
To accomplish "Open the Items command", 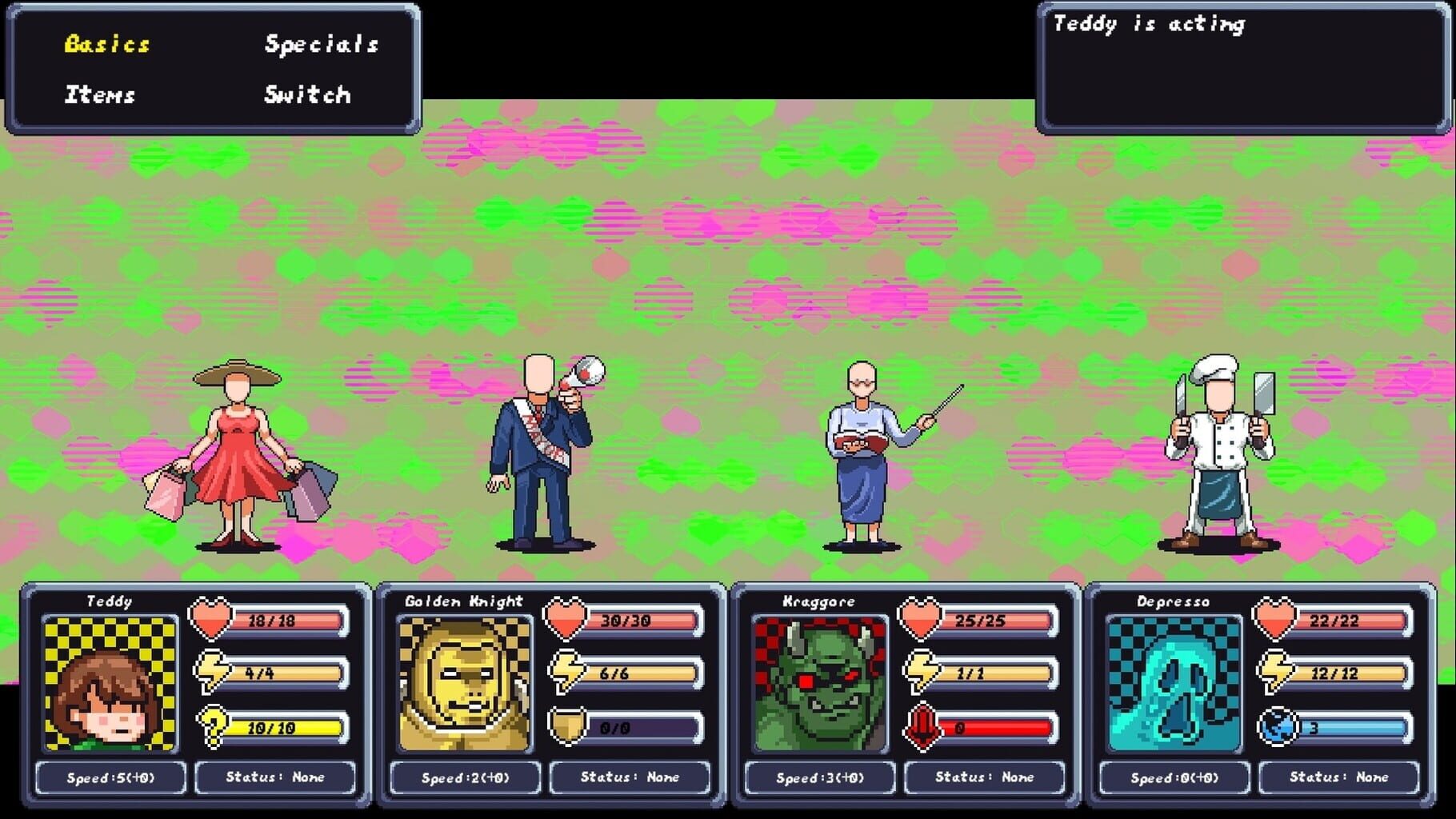I will [x=101, y=94].
